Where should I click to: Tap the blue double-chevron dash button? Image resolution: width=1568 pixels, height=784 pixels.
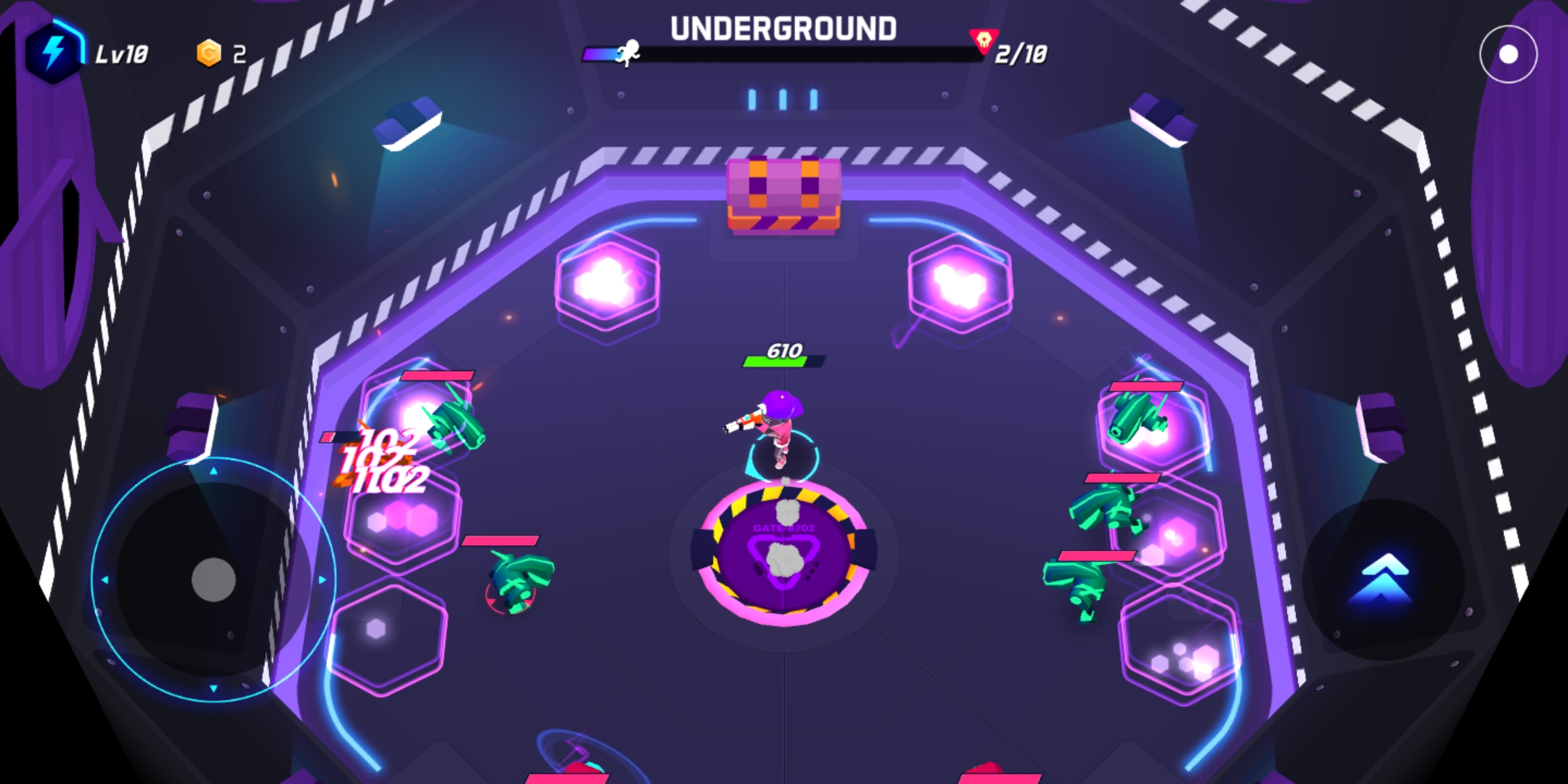[x=1382, y=579]
